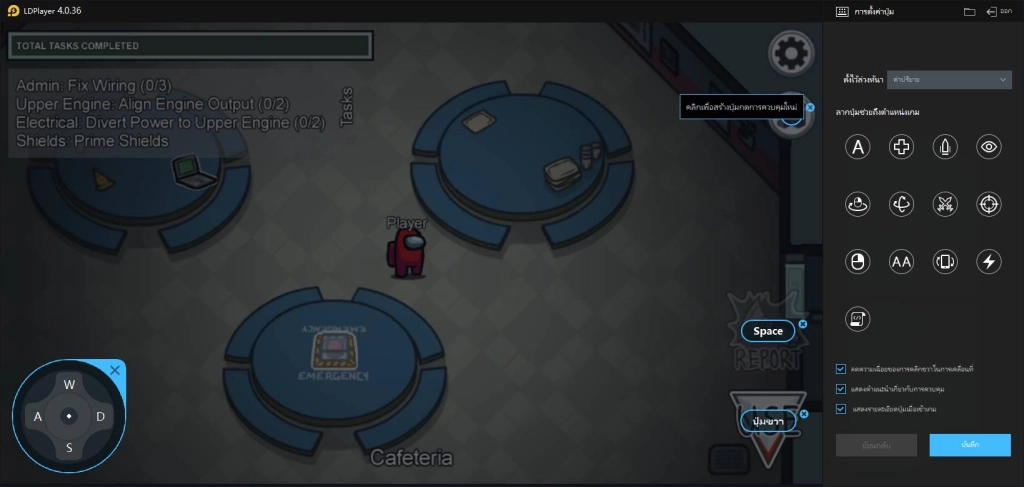
Task: Click the blue save button in keymap panel
Action: (x=968, y=445)
